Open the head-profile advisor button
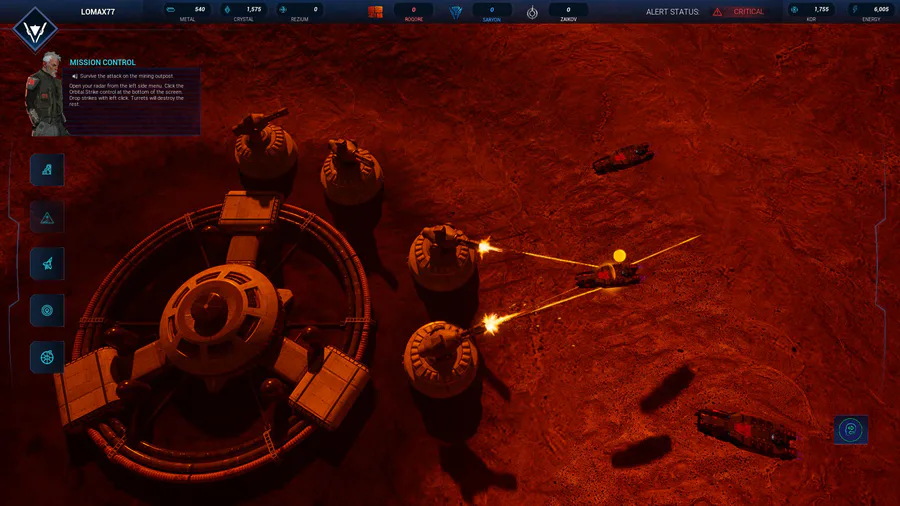 tap(851, 430)
